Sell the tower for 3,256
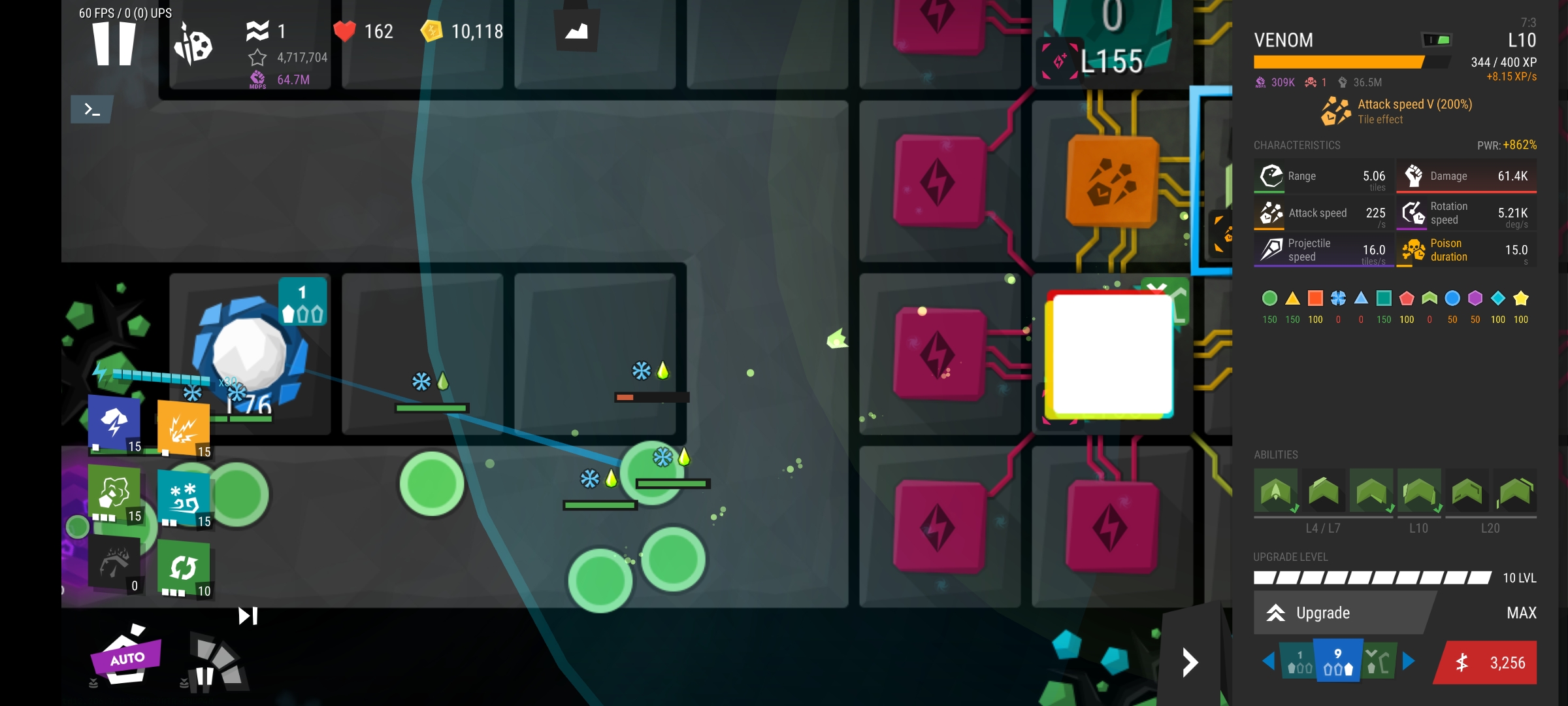The image size is (1568, 706). [x=1488, y=663]
